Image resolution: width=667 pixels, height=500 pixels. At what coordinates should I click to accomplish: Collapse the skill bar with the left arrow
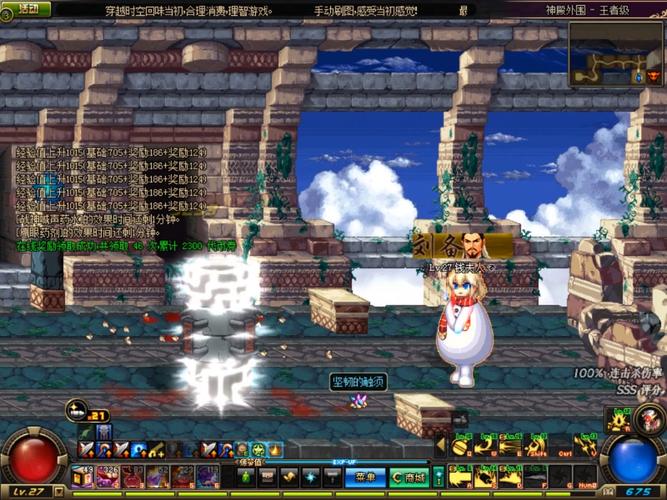coord(438,445)
